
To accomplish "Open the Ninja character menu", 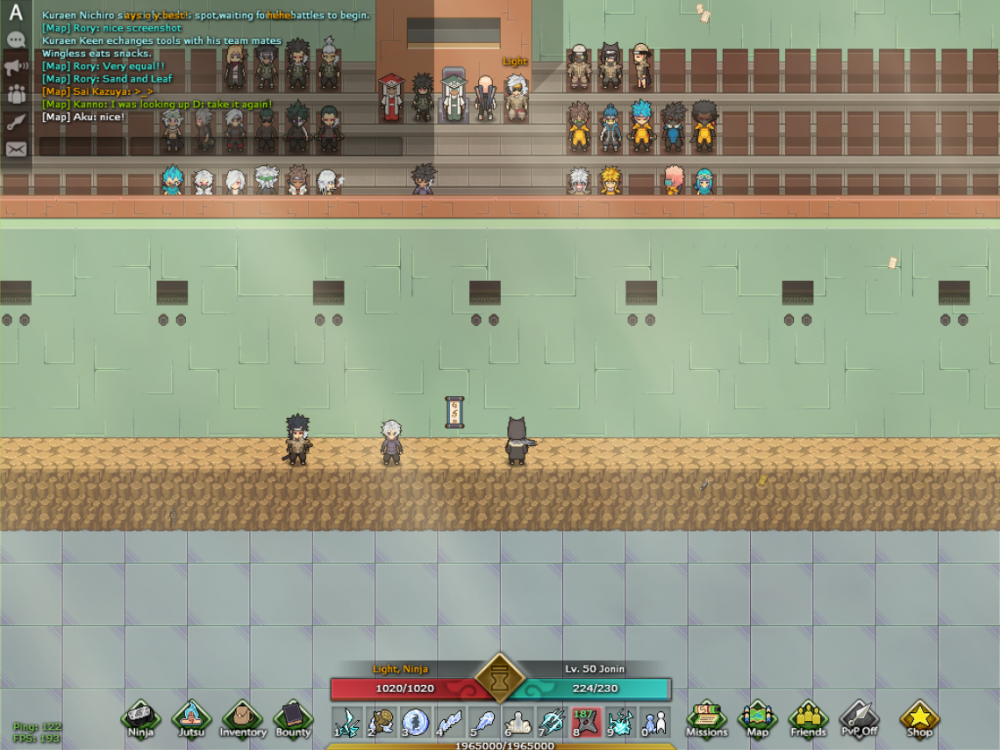I will 141,717.
